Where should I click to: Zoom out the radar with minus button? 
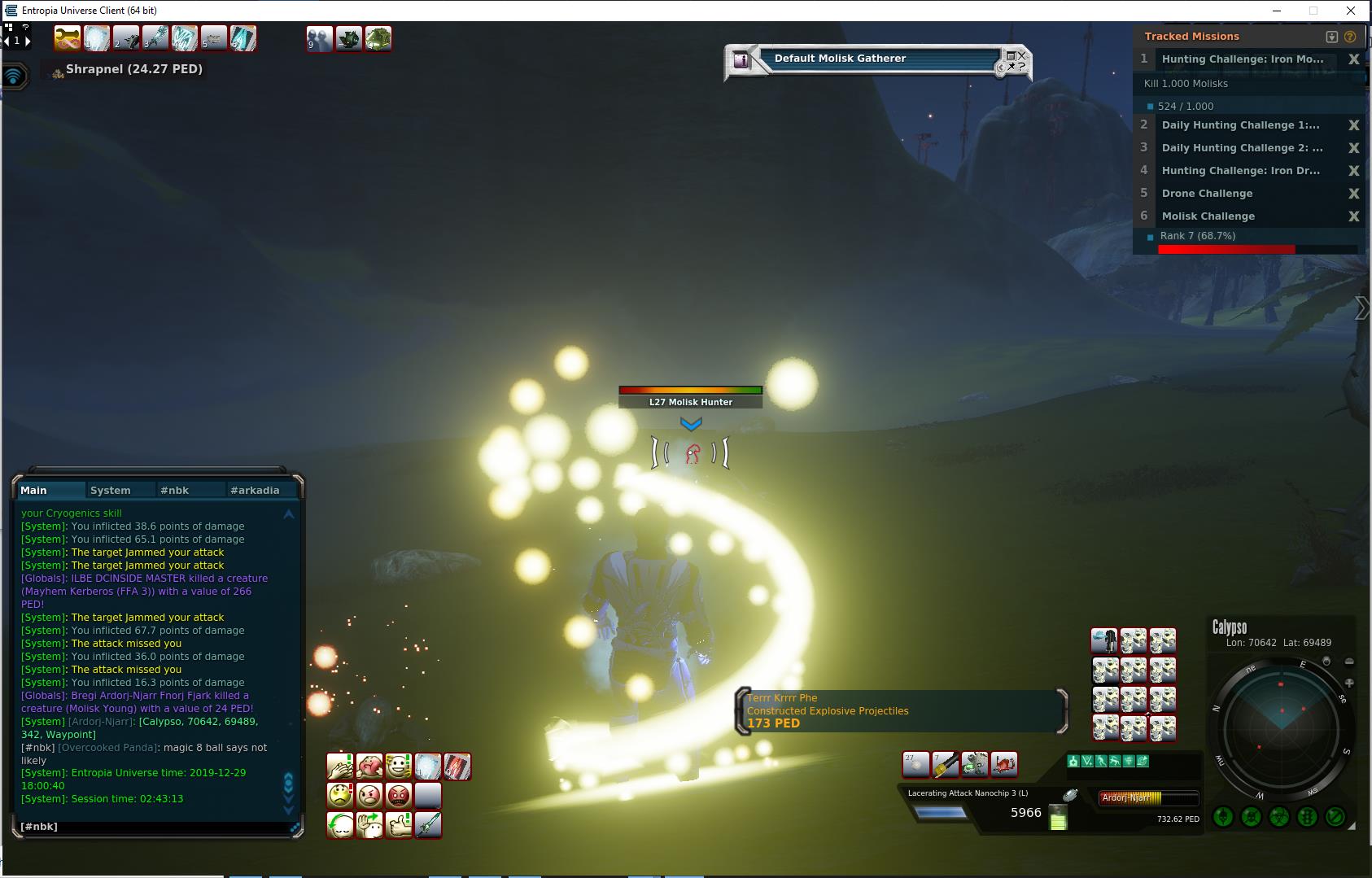[1349, 662]
